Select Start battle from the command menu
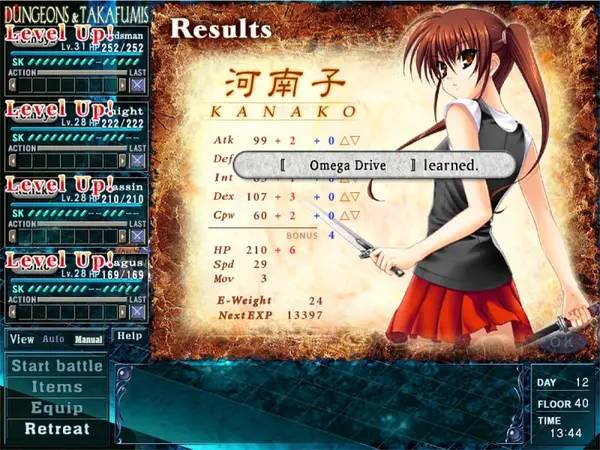The height and width of the screenshot is (450, 600). click(x=56, y=366)
